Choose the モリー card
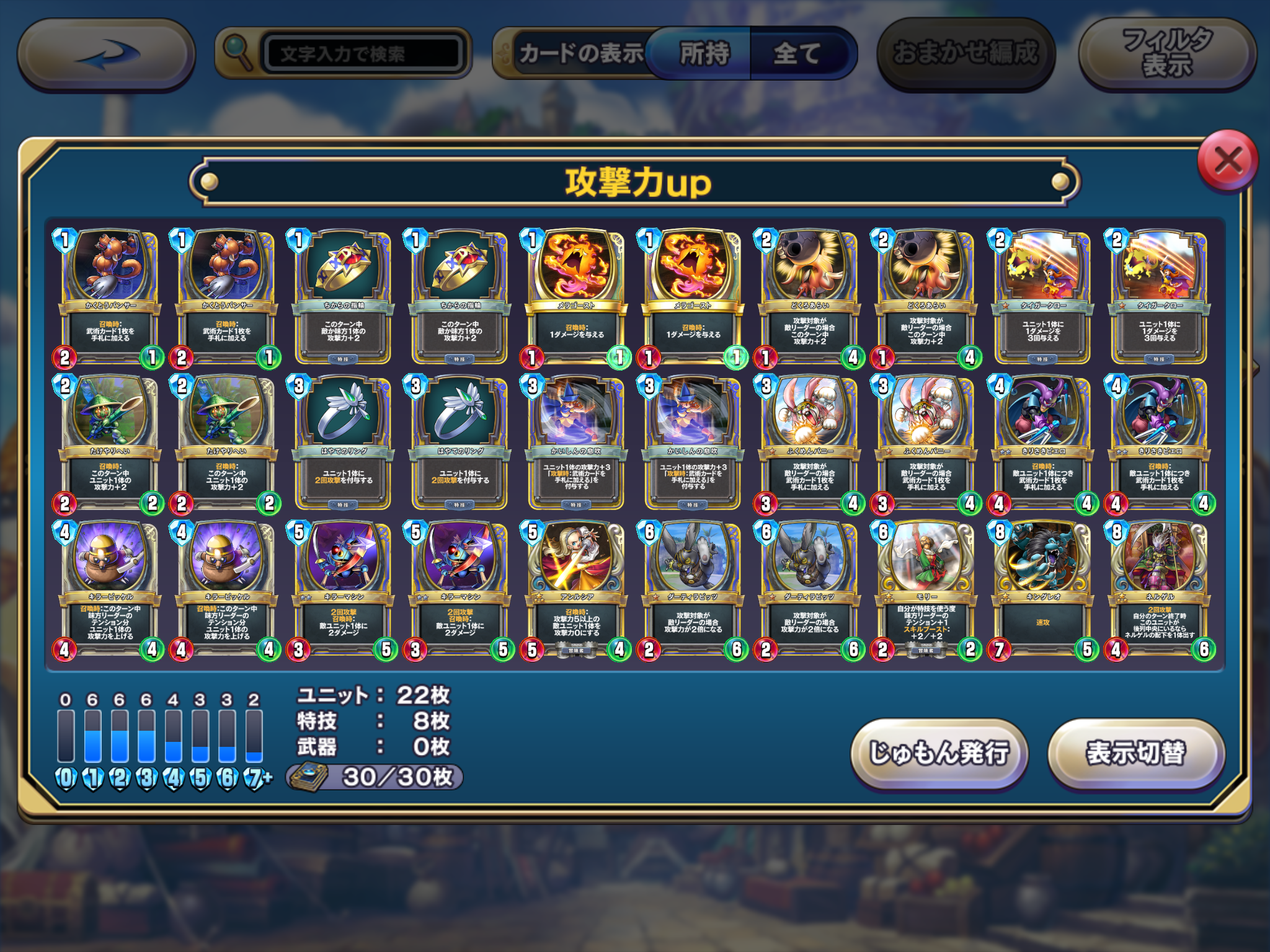 coord(926,589)
